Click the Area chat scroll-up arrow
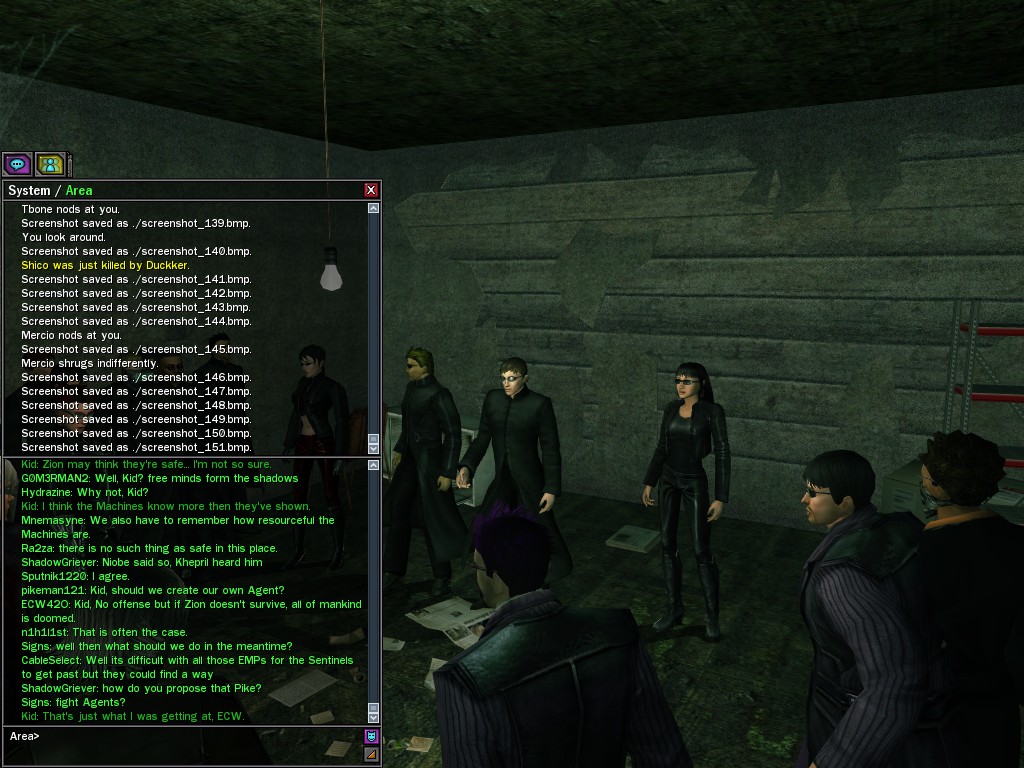Image resolution: width=1024 pixels, height=768 pixels. (x=373, y=465)
